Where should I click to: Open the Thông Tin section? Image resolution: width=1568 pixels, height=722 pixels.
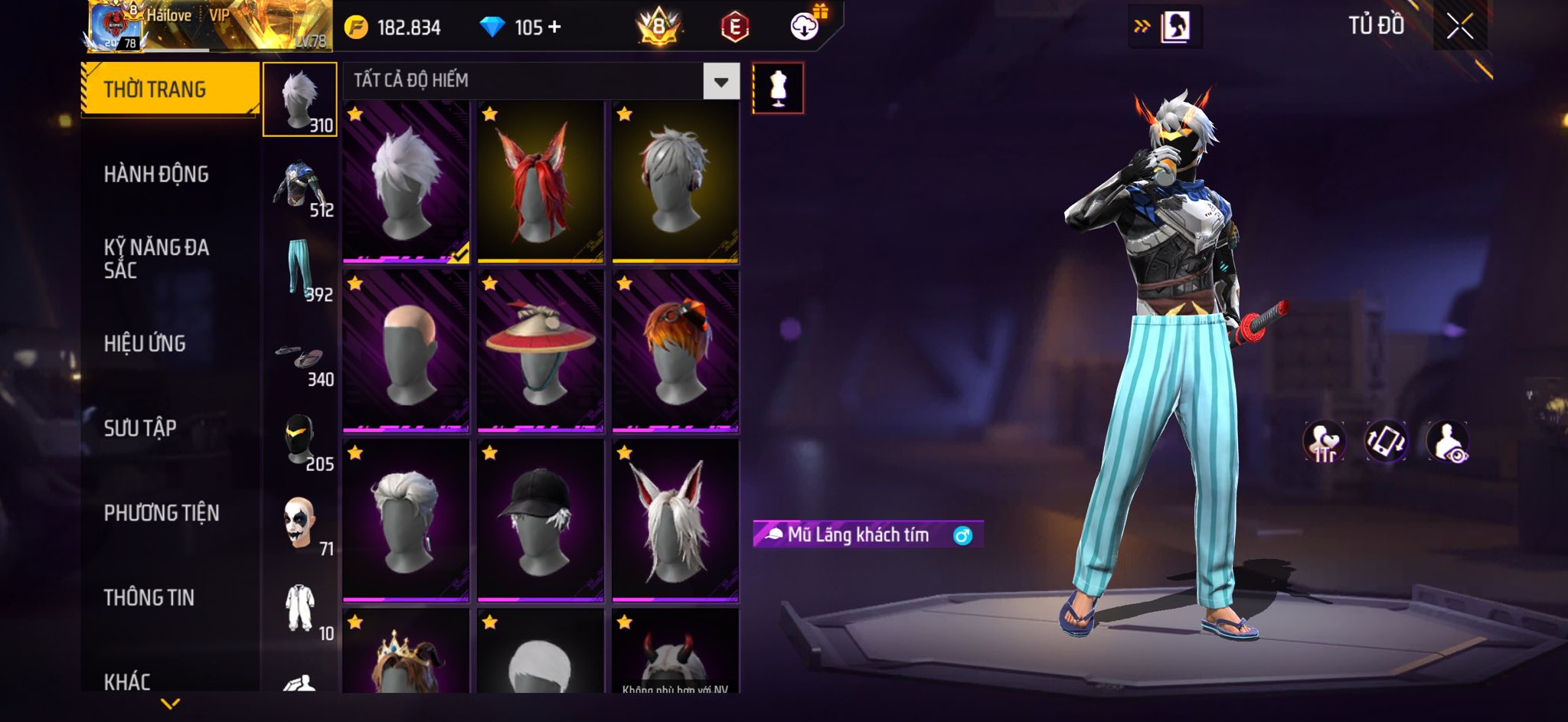point(149,597)
